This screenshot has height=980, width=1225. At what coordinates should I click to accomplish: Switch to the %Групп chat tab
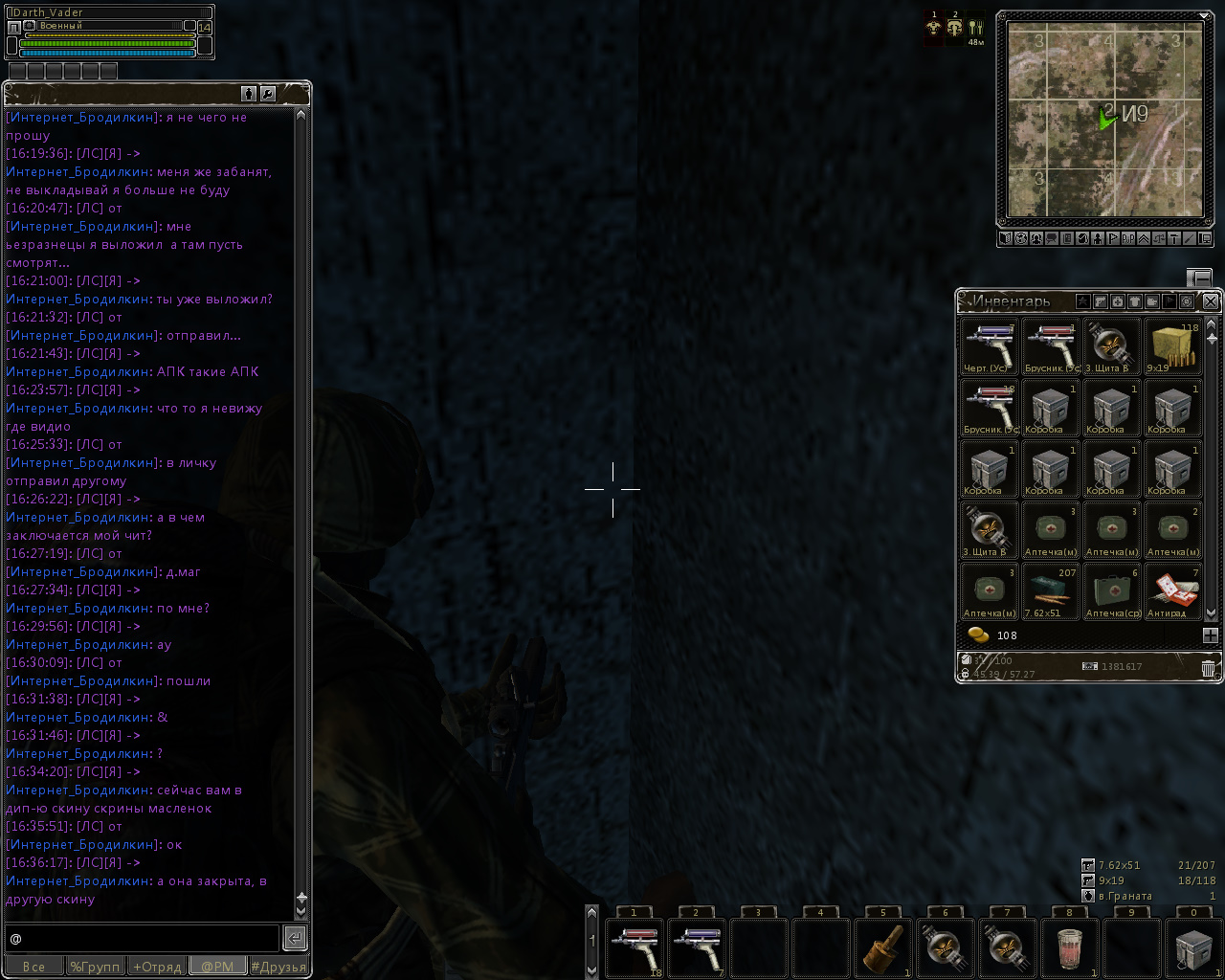click(95, 967)
